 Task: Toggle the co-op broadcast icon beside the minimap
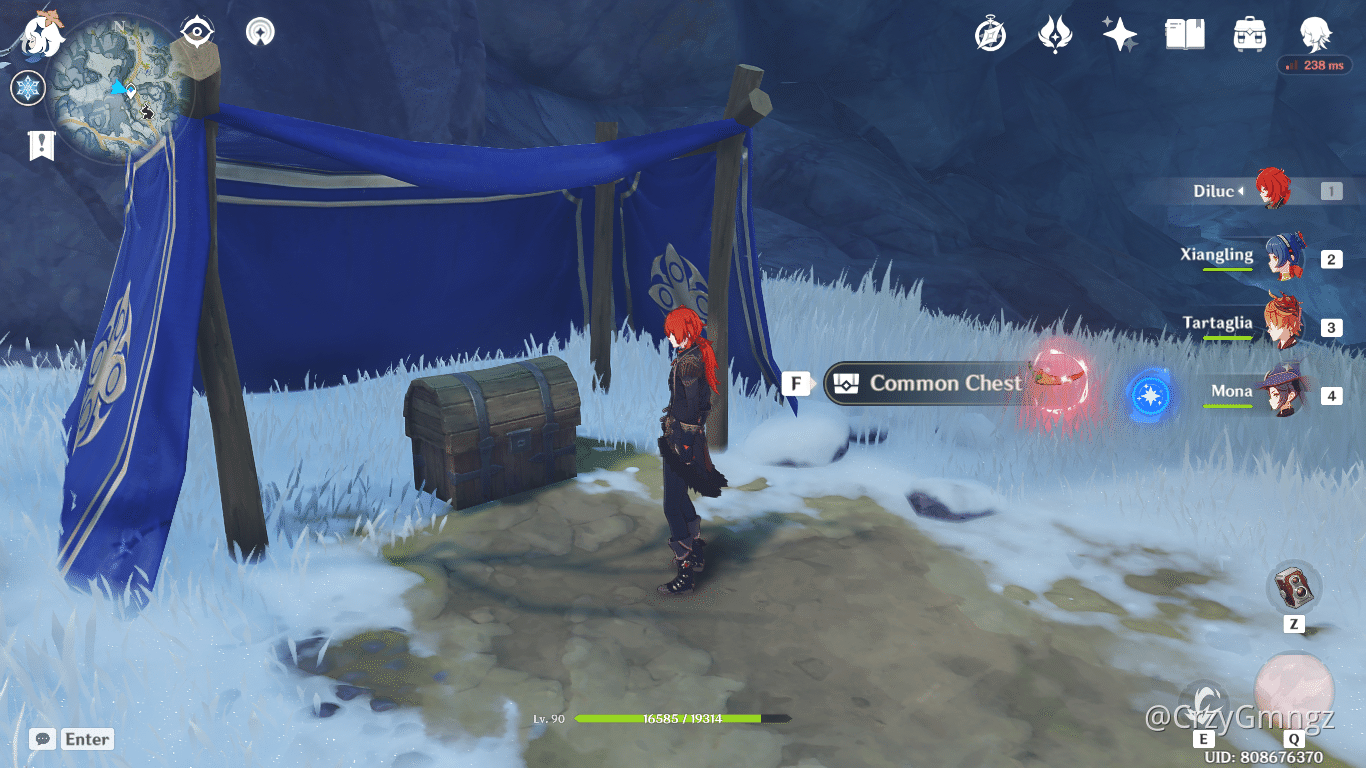click(260, 31)
